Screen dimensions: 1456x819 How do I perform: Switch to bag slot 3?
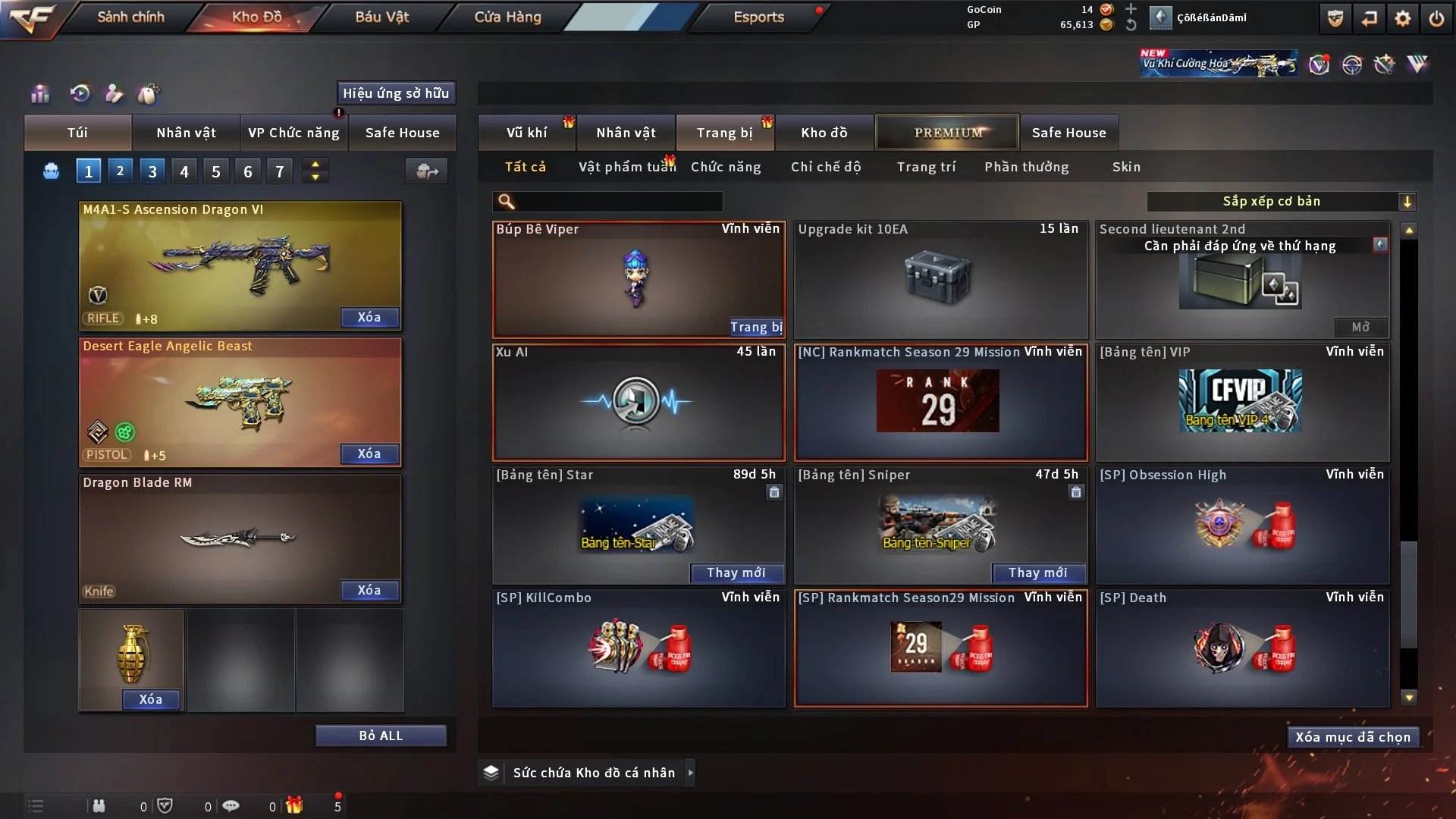[x=152, y=171]
